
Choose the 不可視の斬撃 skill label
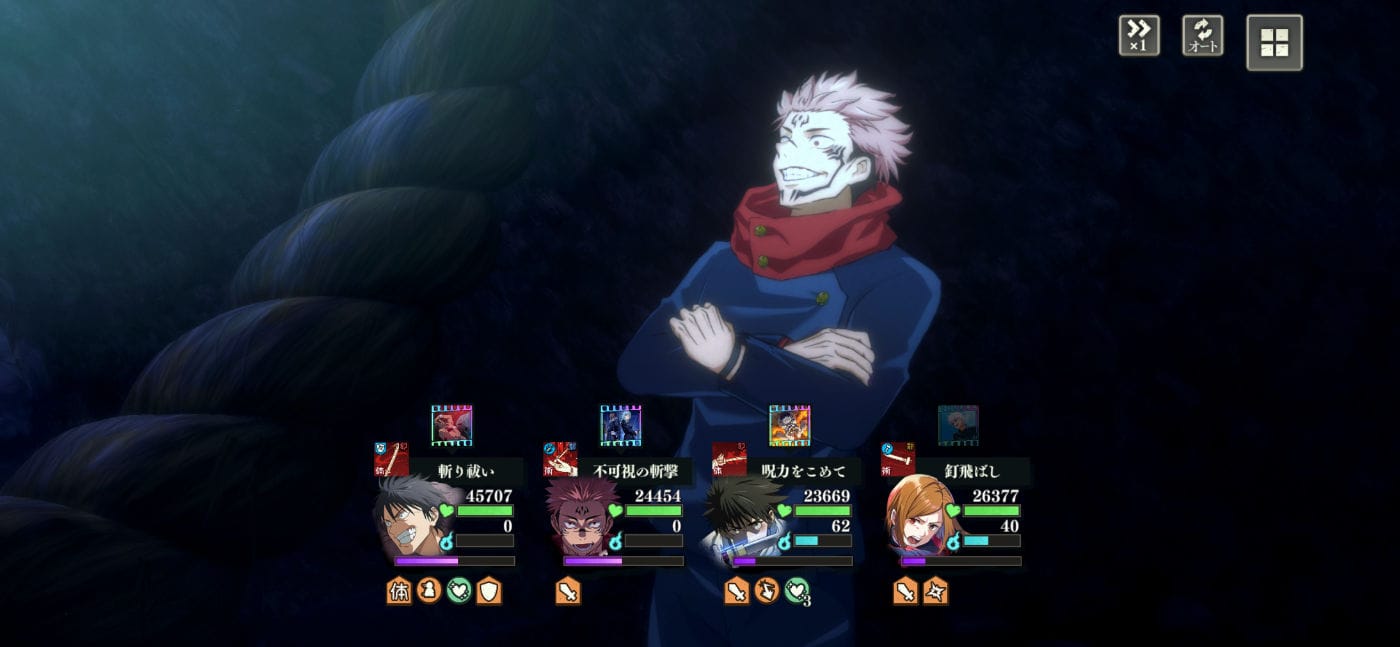coord(636,471)
